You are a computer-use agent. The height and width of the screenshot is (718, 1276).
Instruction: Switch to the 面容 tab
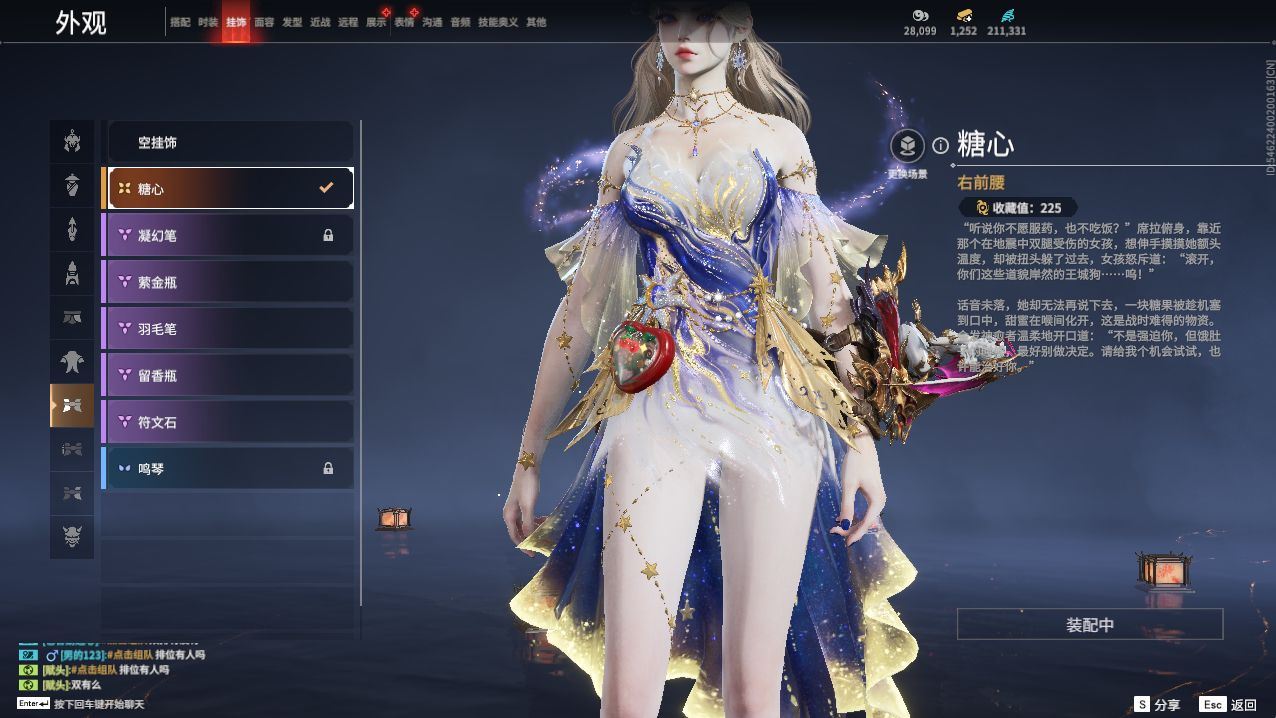pyautogui.click(x=264, y=22)
